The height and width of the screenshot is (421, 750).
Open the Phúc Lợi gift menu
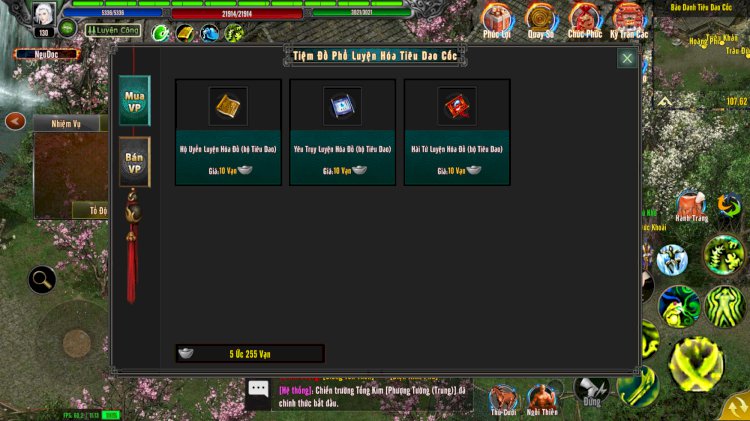(x=496, y=19)
